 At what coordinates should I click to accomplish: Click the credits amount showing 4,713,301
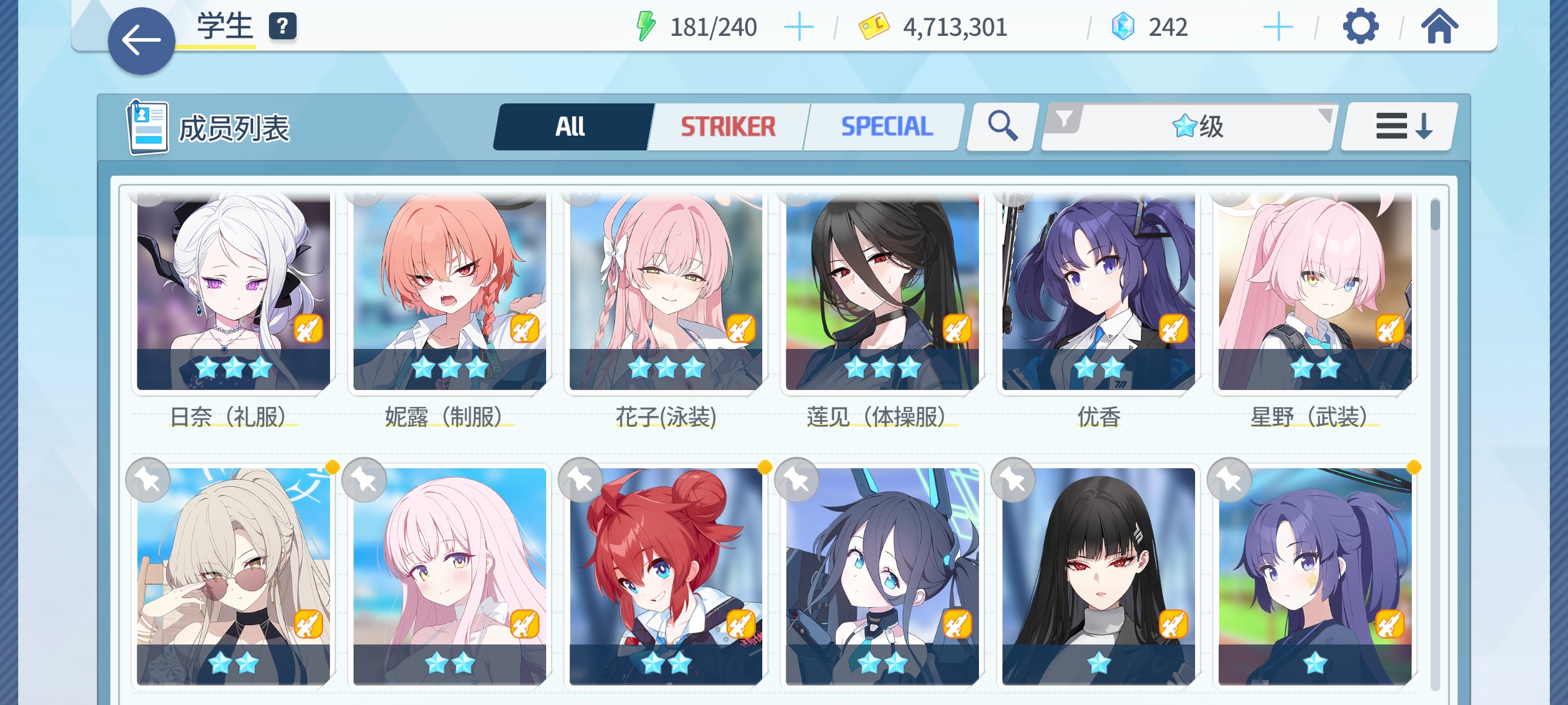(953, 27)
